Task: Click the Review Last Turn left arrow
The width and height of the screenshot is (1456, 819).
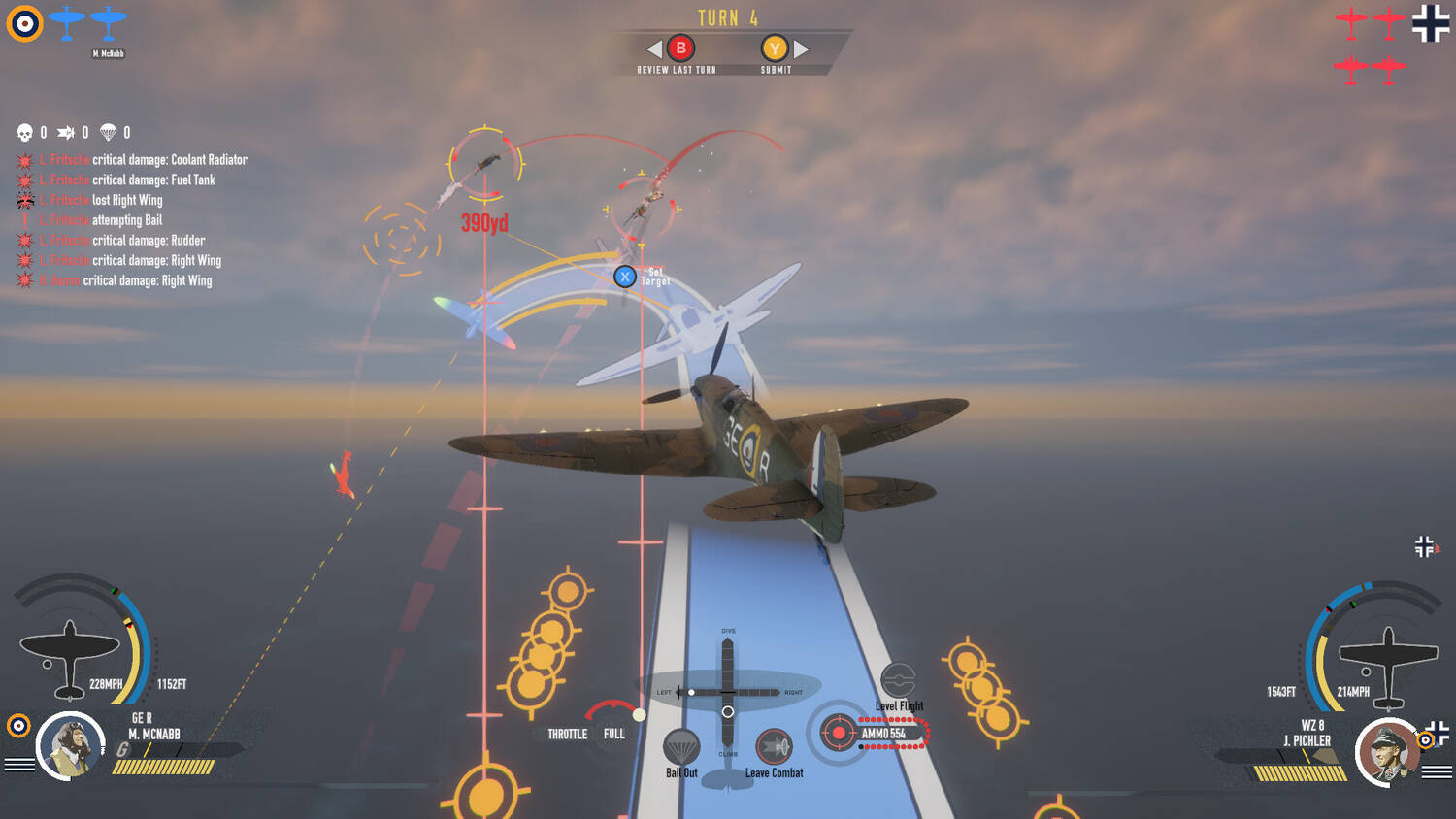Action: [x=654, y=49]
